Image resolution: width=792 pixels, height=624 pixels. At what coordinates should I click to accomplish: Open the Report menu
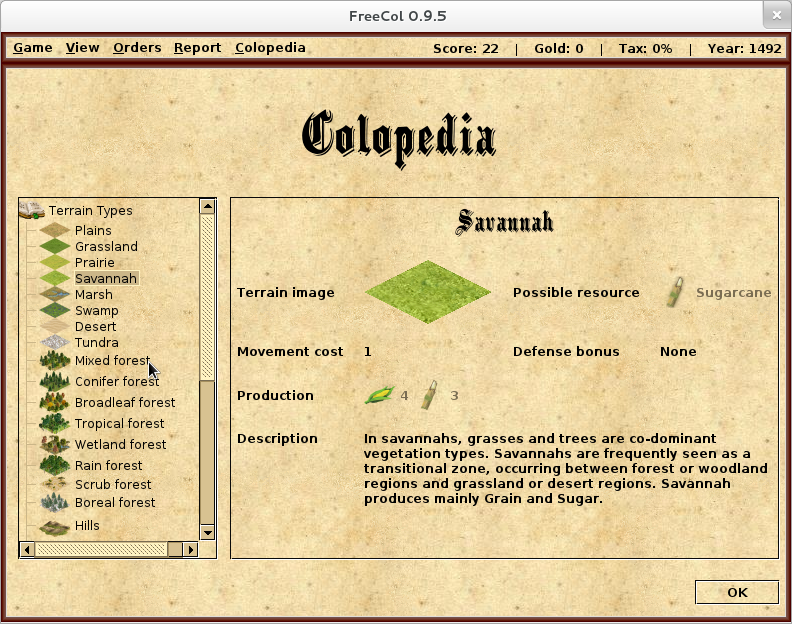coord(197,48)
